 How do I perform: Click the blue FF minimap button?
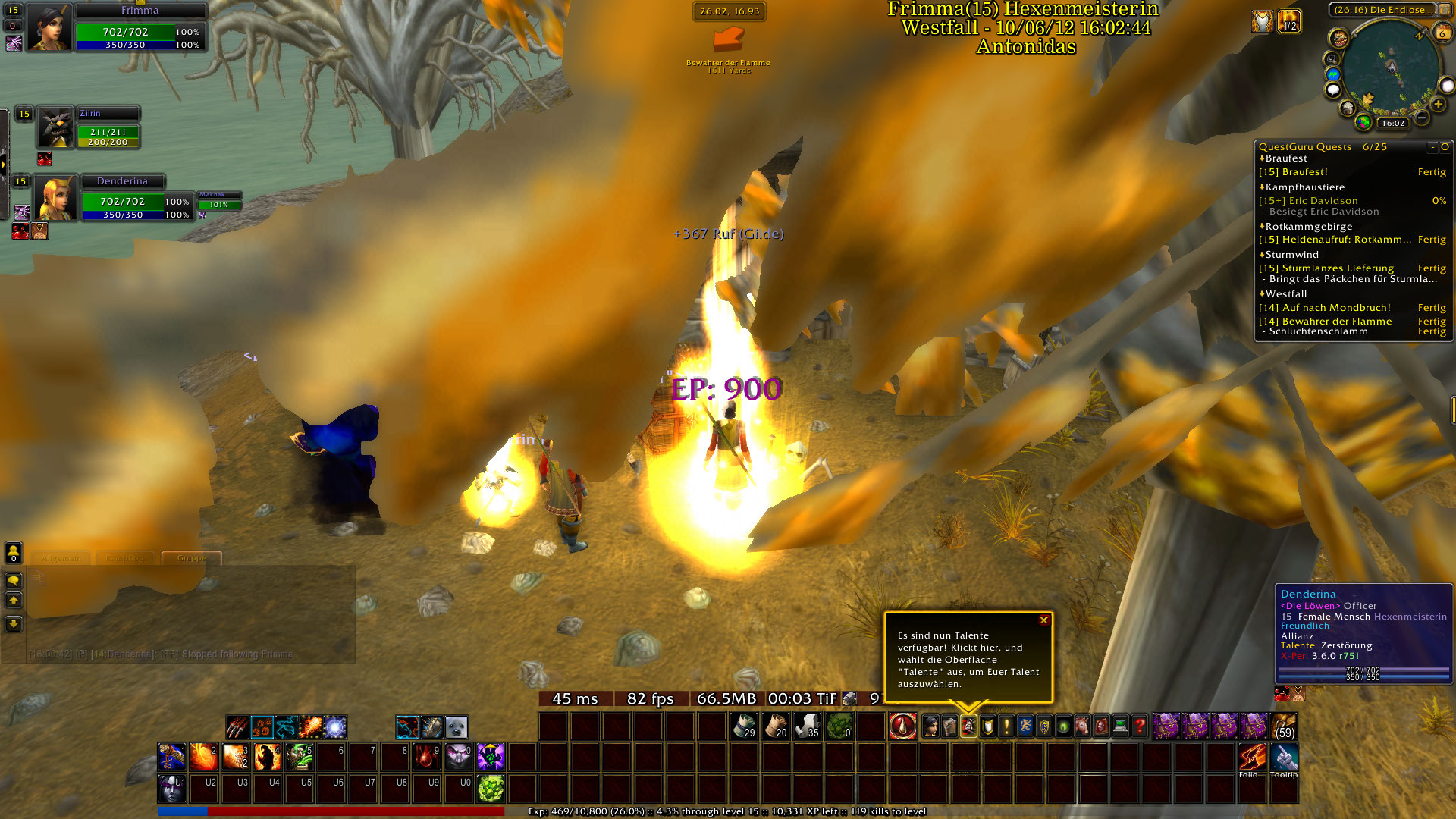pos(1332,74)
